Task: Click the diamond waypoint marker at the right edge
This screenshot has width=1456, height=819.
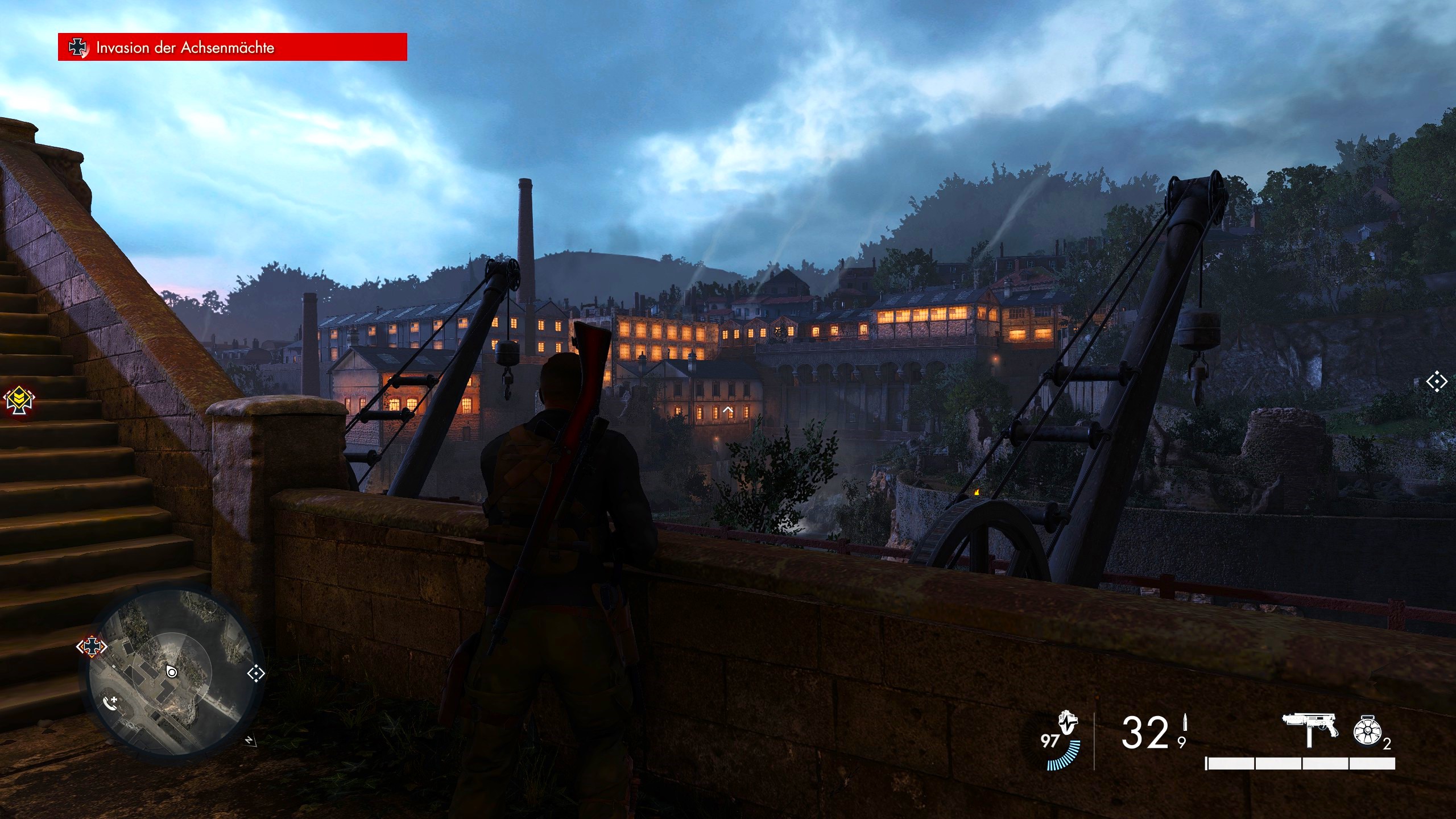Action: pos(1436,382)
